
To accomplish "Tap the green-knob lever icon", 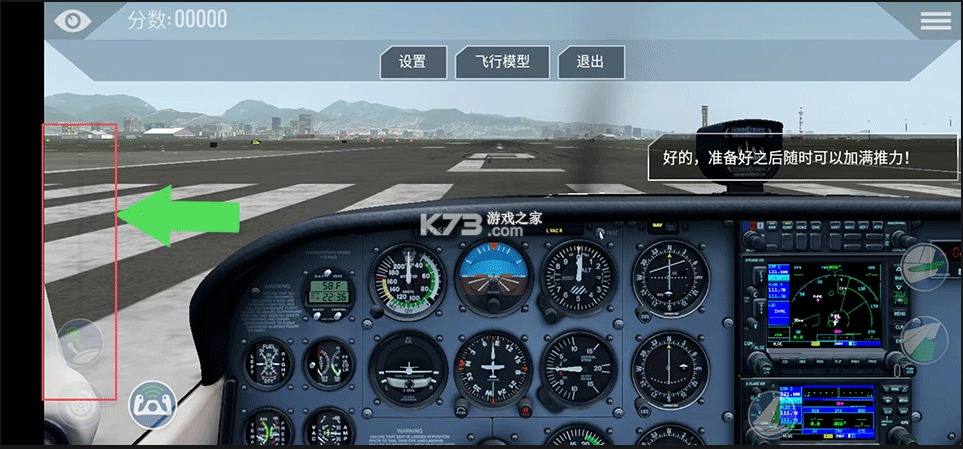I will tap(81, 343).
